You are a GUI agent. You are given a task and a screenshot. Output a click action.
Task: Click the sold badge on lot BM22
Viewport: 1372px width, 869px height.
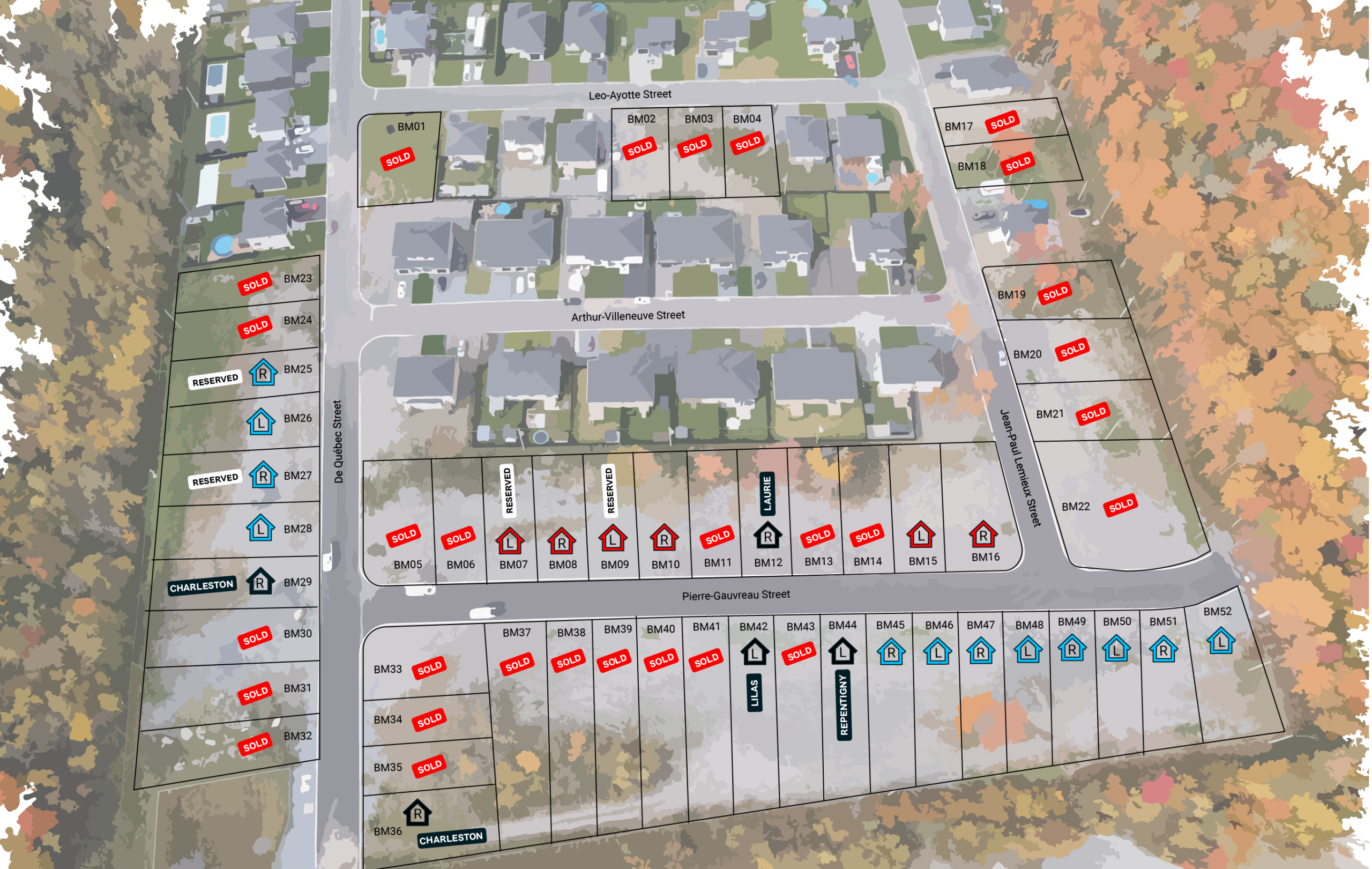(x=1120, y=506)
